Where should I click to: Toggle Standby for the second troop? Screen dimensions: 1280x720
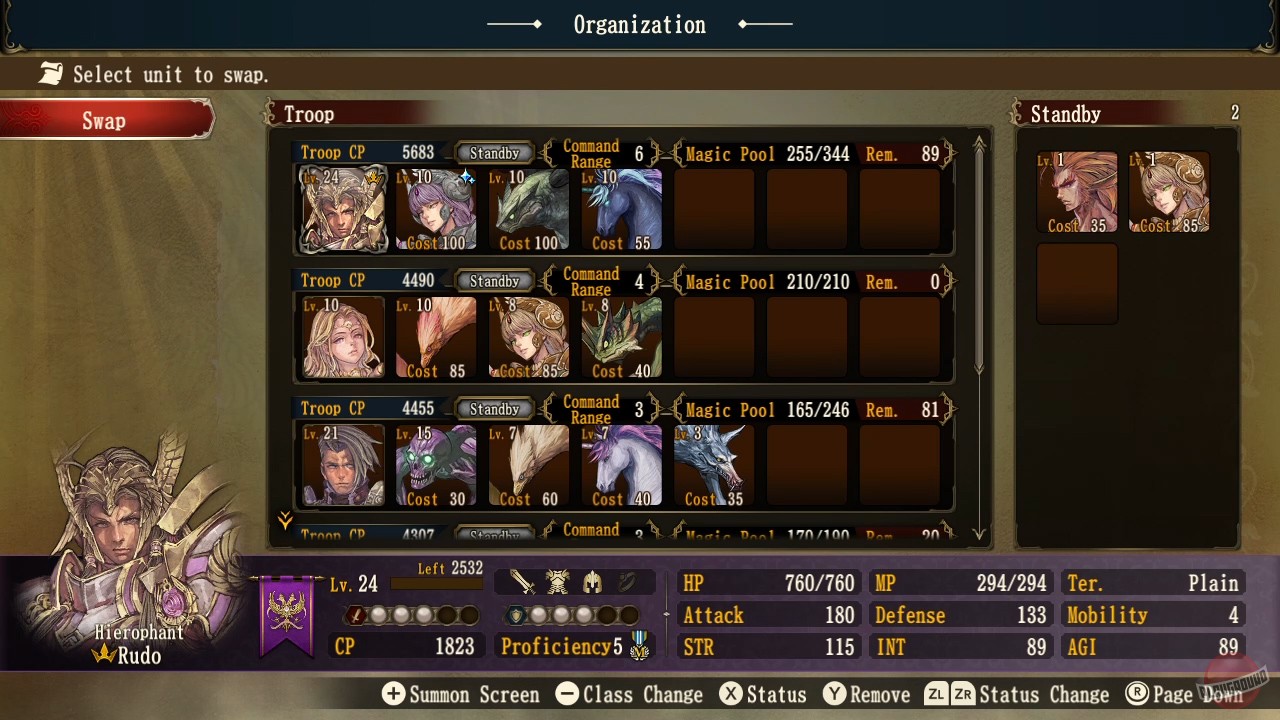pyautogui.click(x=494, y=281)
